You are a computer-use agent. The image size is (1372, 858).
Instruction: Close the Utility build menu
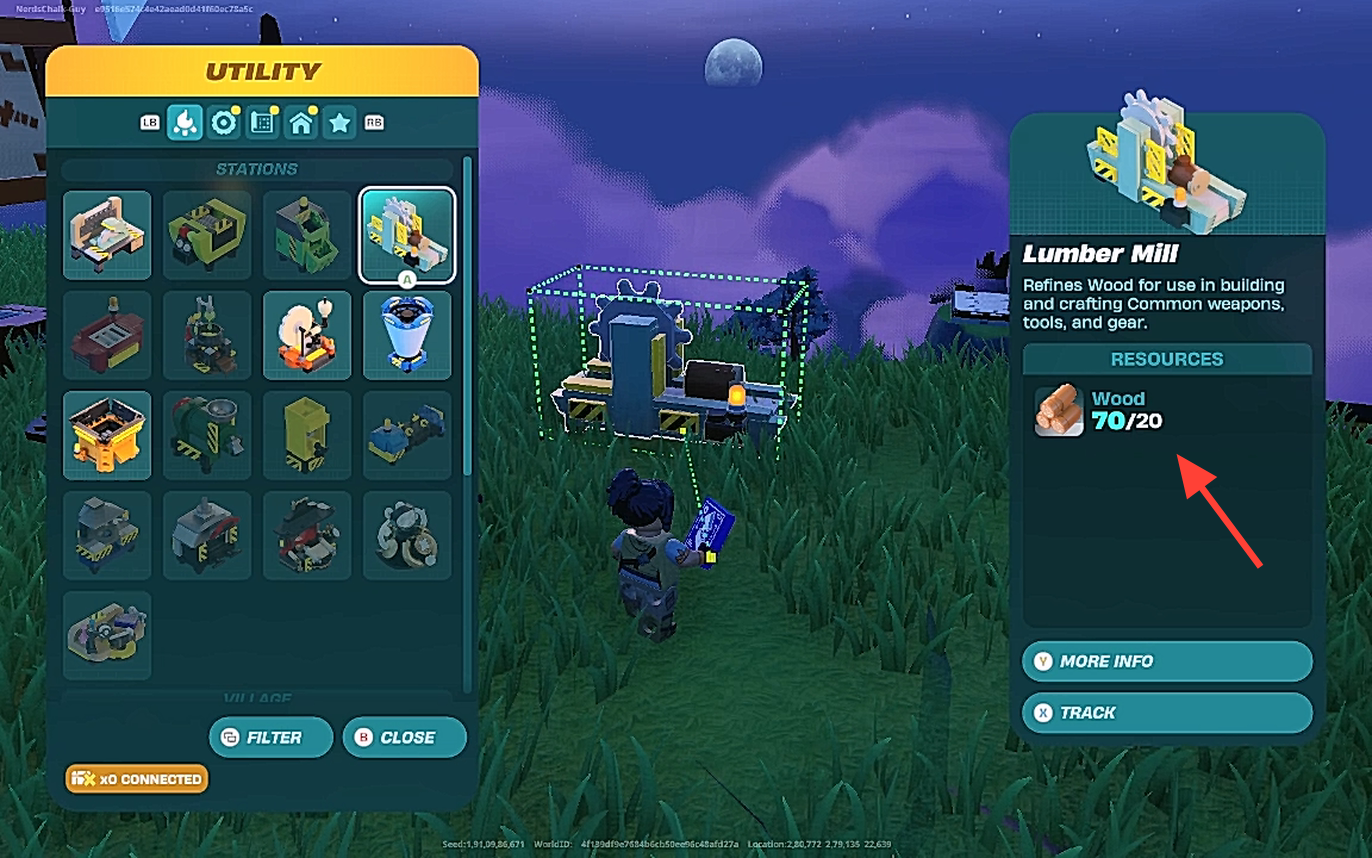(404, 737)
